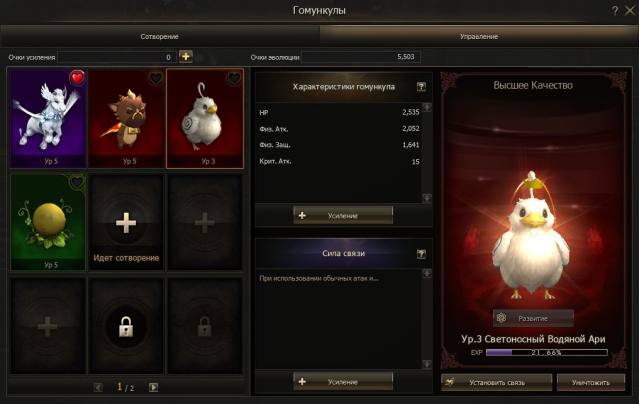The image size is (639, 404).
Task: Go to the previous homunculus page arrow
Action: click(98, 387)
